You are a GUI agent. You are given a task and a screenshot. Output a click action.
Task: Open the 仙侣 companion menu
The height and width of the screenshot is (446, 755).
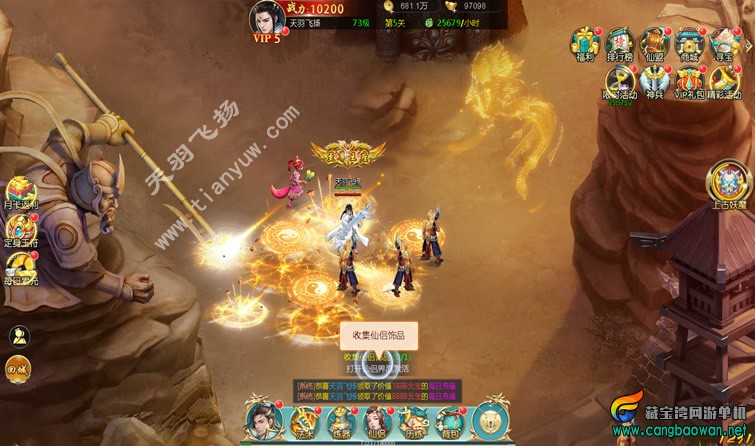(376, 420)
